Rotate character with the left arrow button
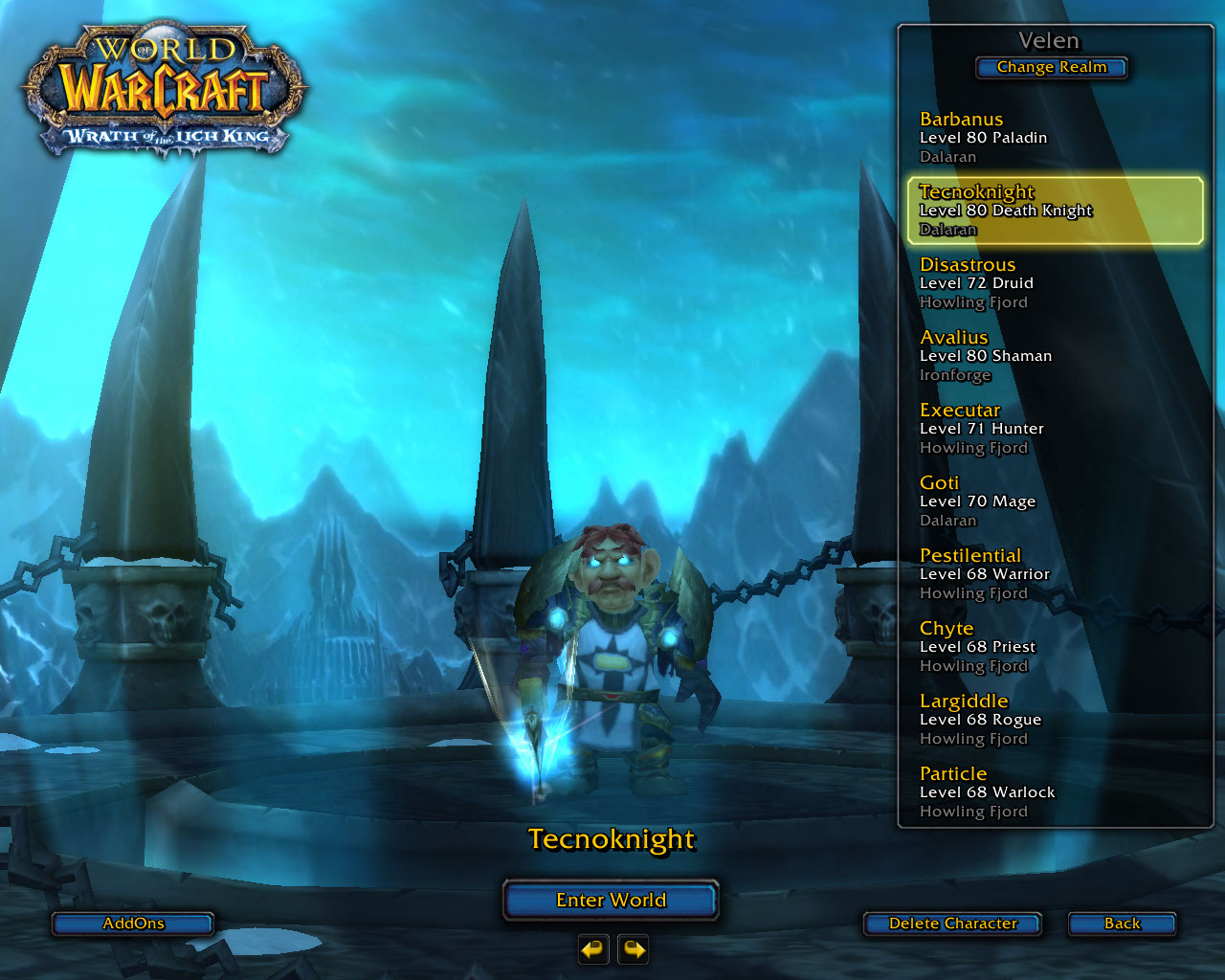Image resolution: width=1225 pixels, height=980 pixels. coord(593,949)
